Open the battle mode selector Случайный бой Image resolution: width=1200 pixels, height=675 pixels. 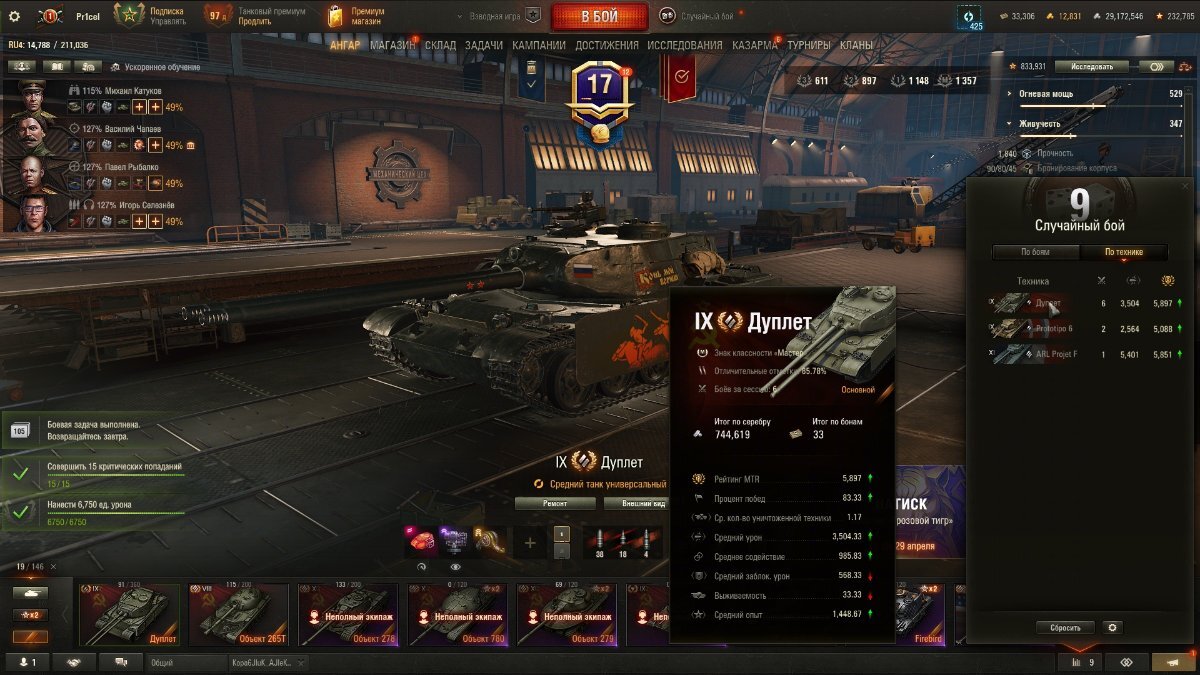(x=697, y=16)
